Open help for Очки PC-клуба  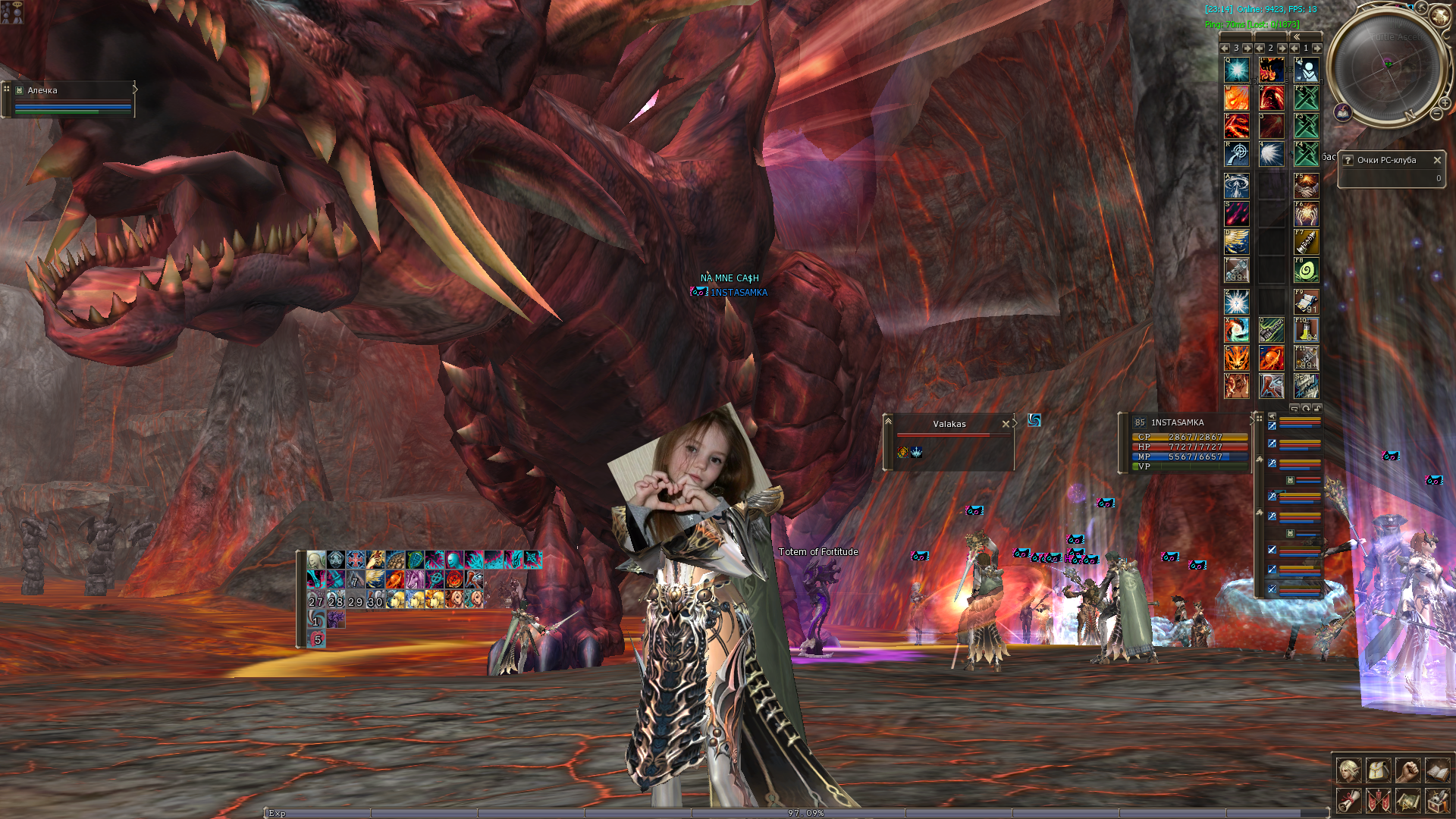1348,160
